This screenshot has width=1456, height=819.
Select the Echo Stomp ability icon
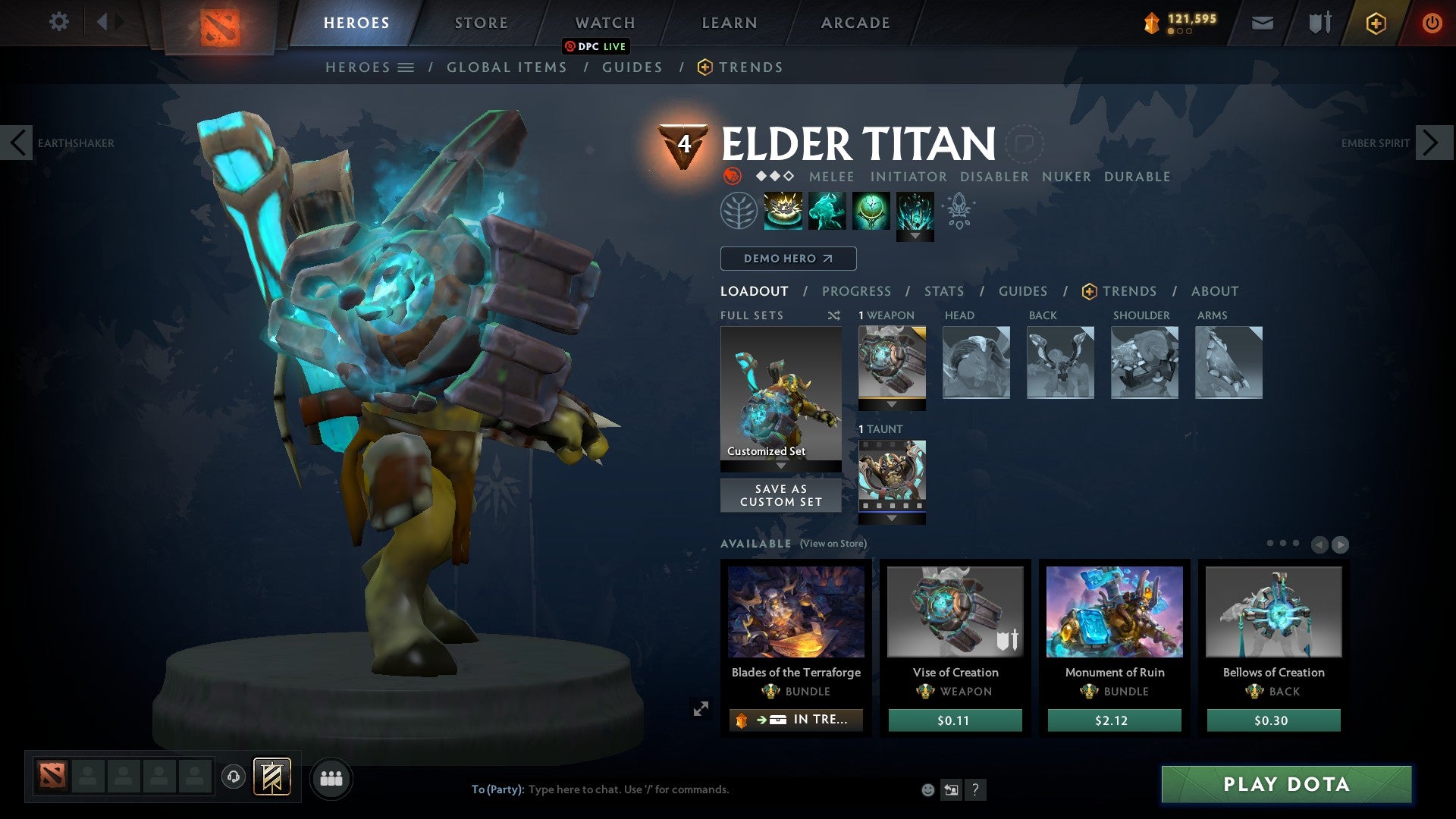[x=783, y=212]
